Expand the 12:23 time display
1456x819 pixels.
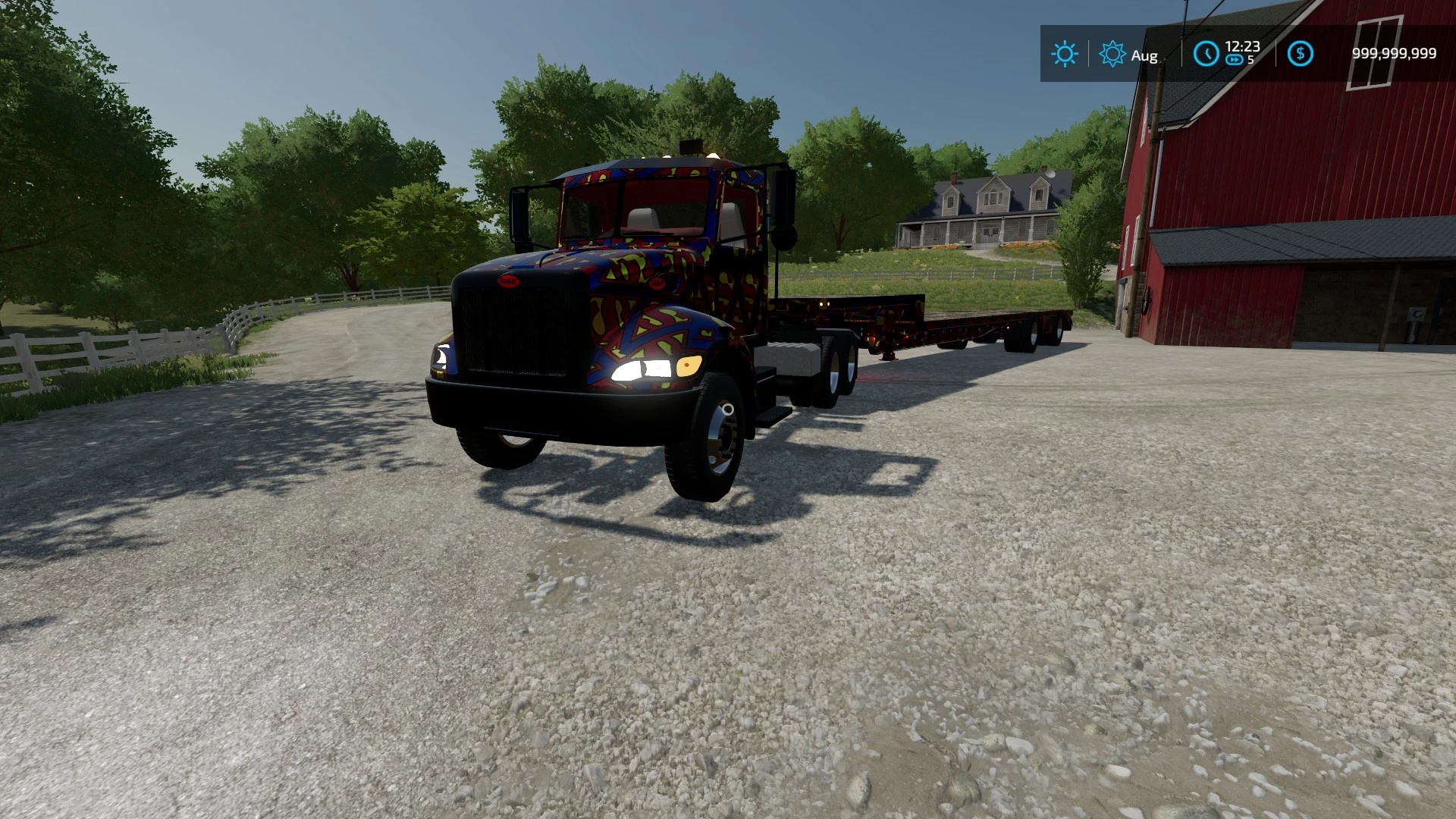1242,47
